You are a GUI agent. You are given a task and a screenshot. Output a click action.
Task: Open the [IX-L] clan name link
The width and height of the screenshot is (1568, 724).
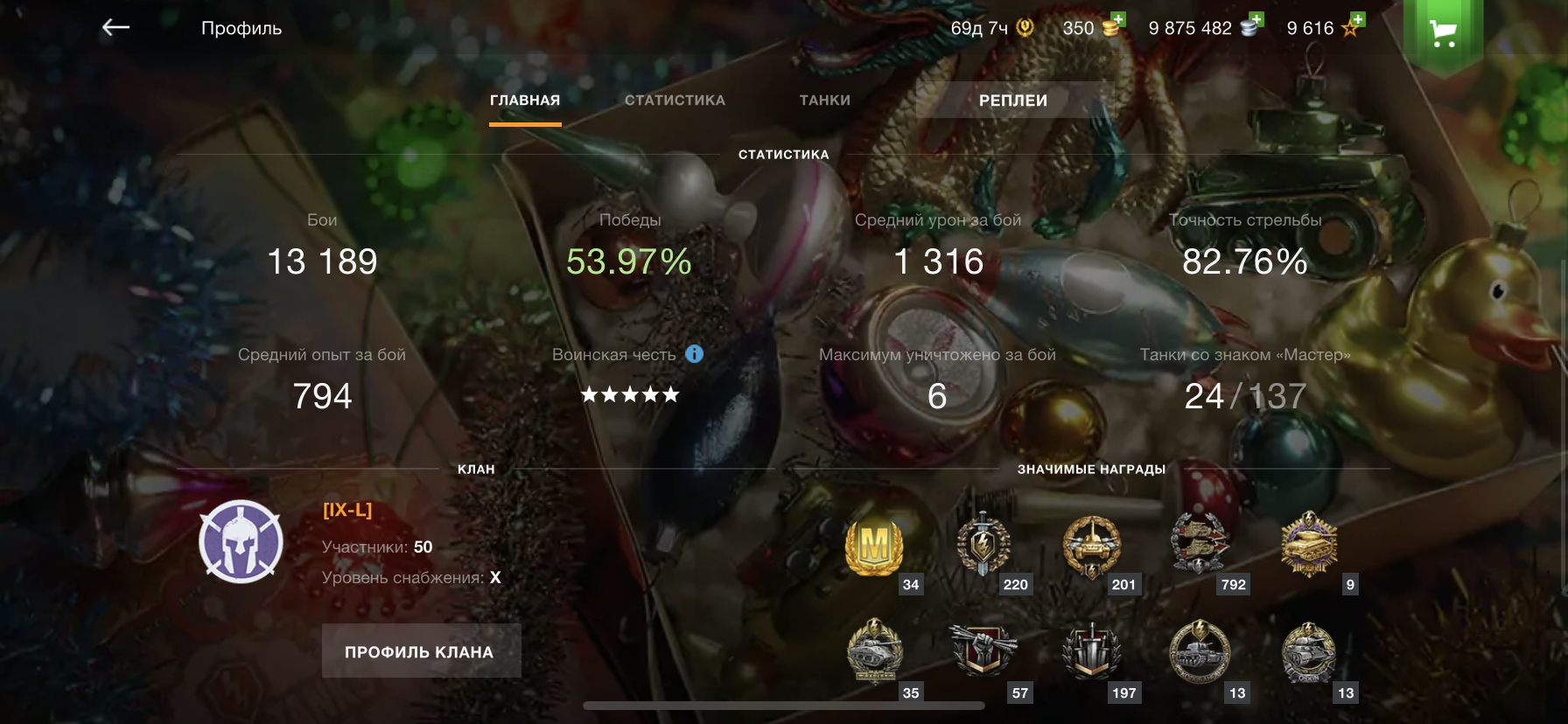pos(347,510)
